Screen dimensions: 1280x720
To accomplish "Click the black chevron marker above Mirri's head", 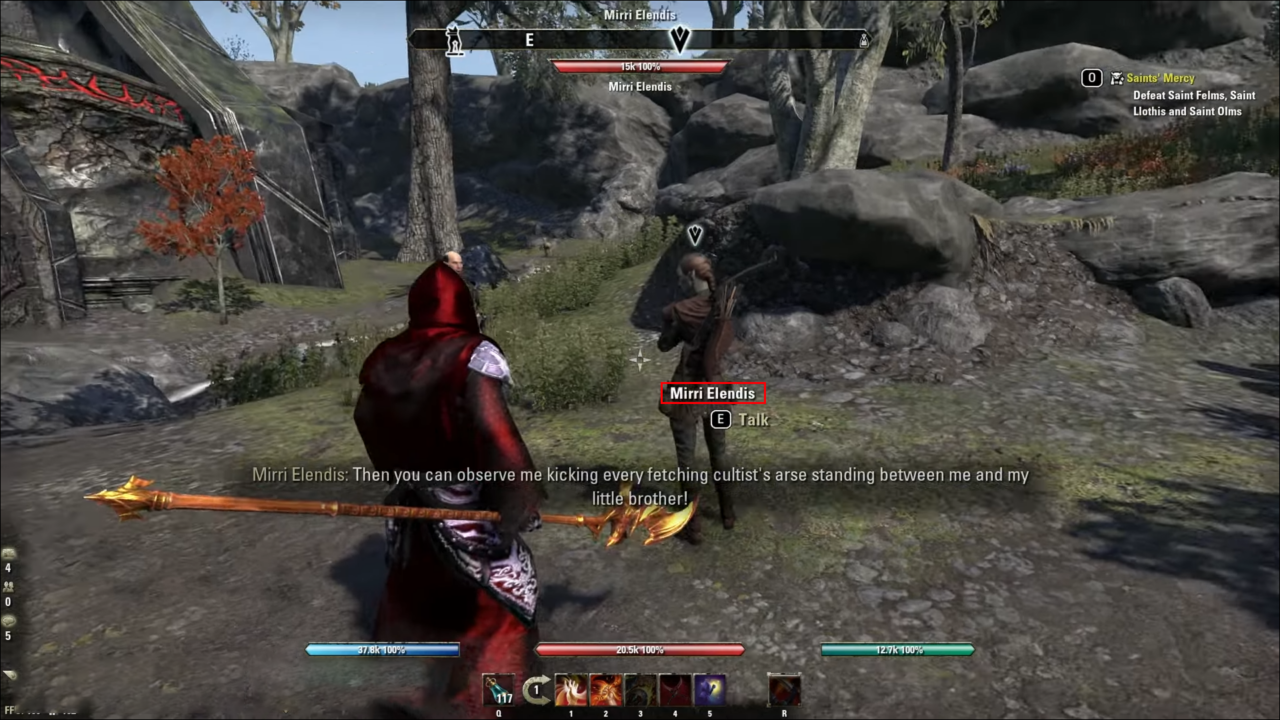I will pyautogui.click(x=695, y=235).
